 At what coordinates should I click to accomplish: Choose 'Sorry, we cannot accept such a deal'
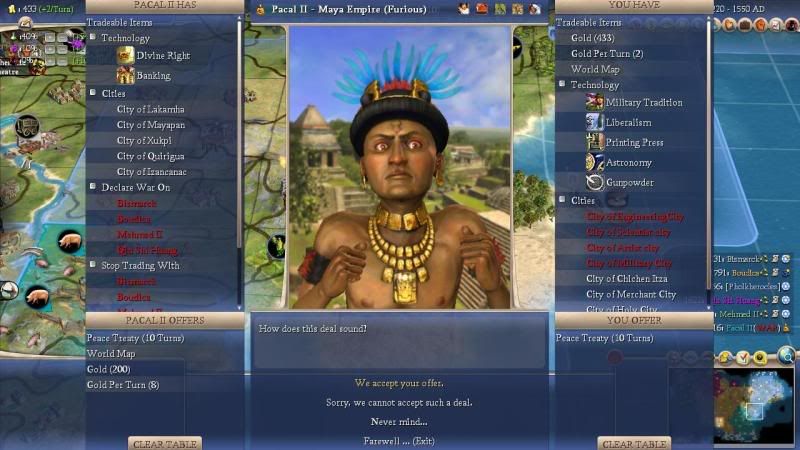399,402
